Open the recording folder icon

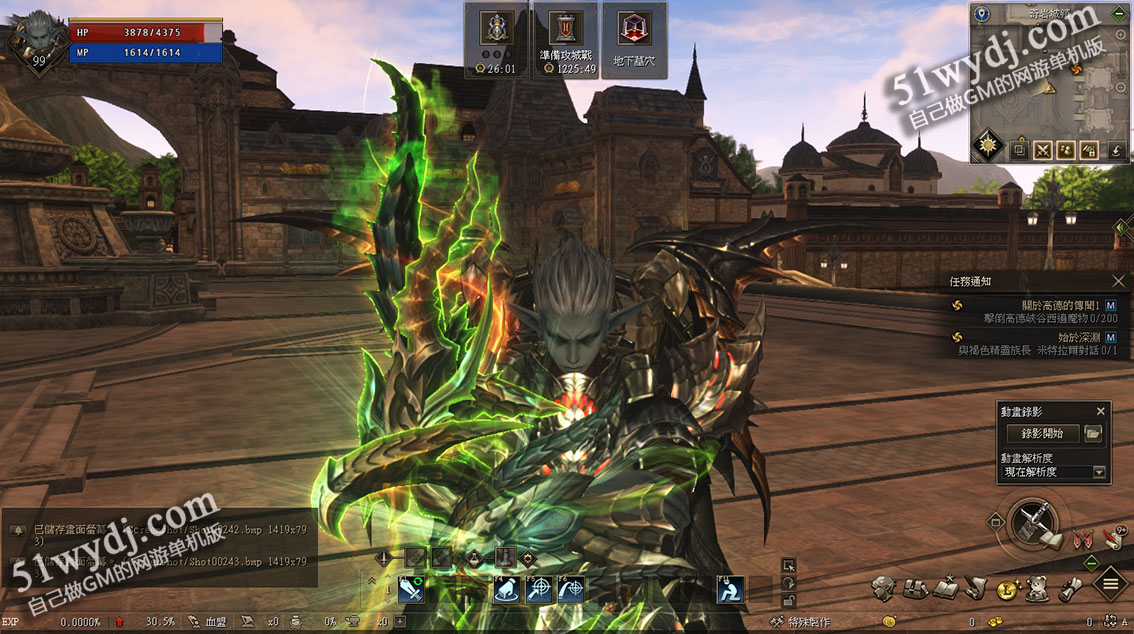(1093, 433)
